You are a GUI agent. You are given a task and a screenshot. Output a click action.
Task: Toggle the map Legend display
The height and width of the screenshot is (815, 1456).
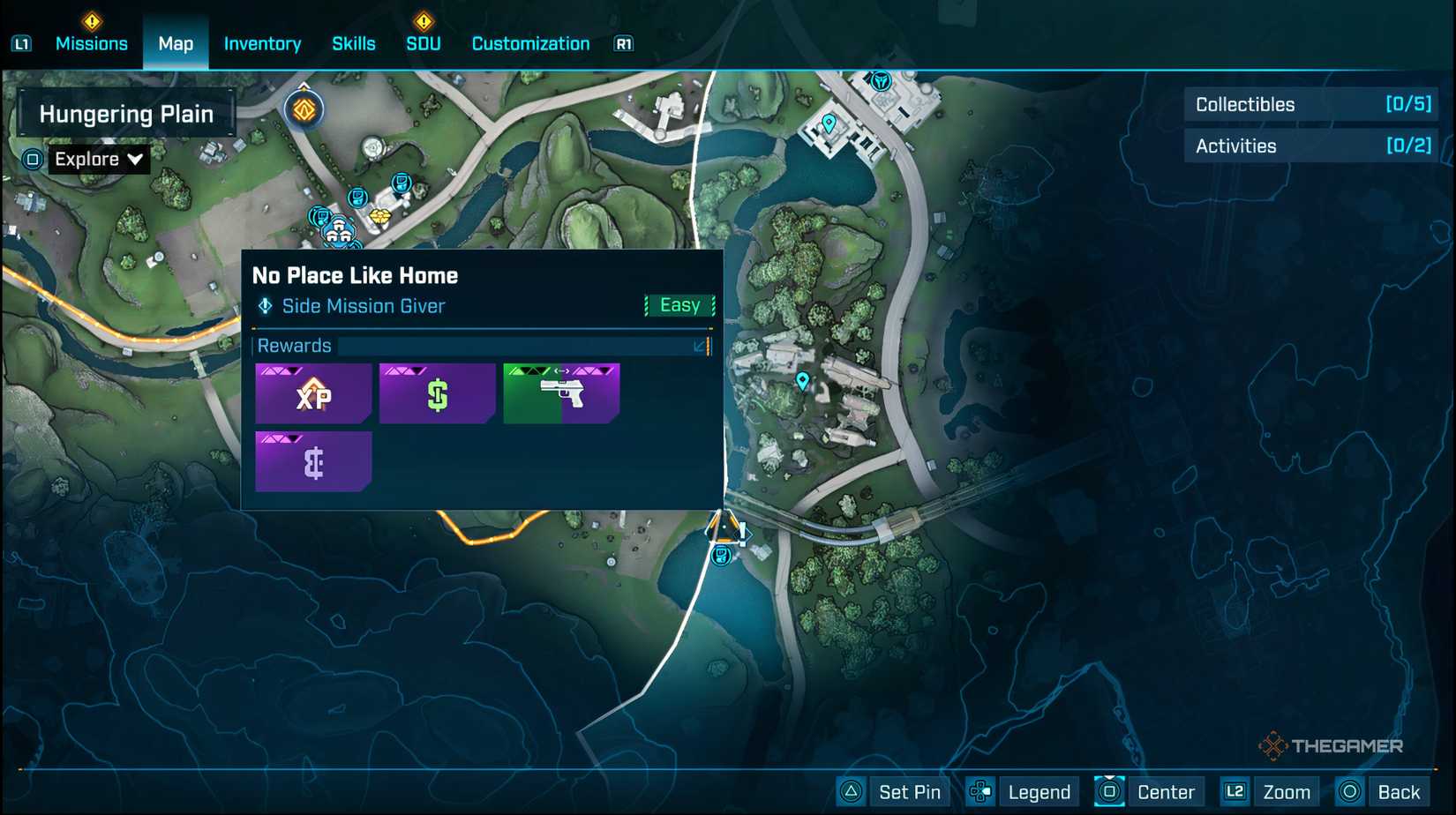click(1038, 791)
